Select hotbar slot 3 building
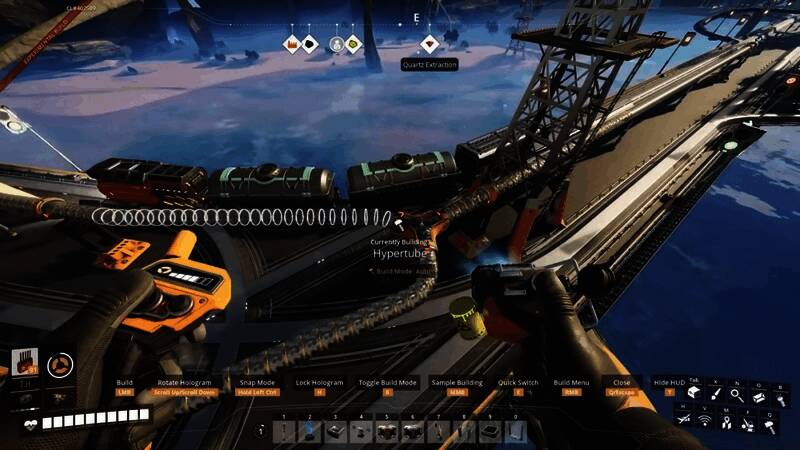 tap(335, 431)
